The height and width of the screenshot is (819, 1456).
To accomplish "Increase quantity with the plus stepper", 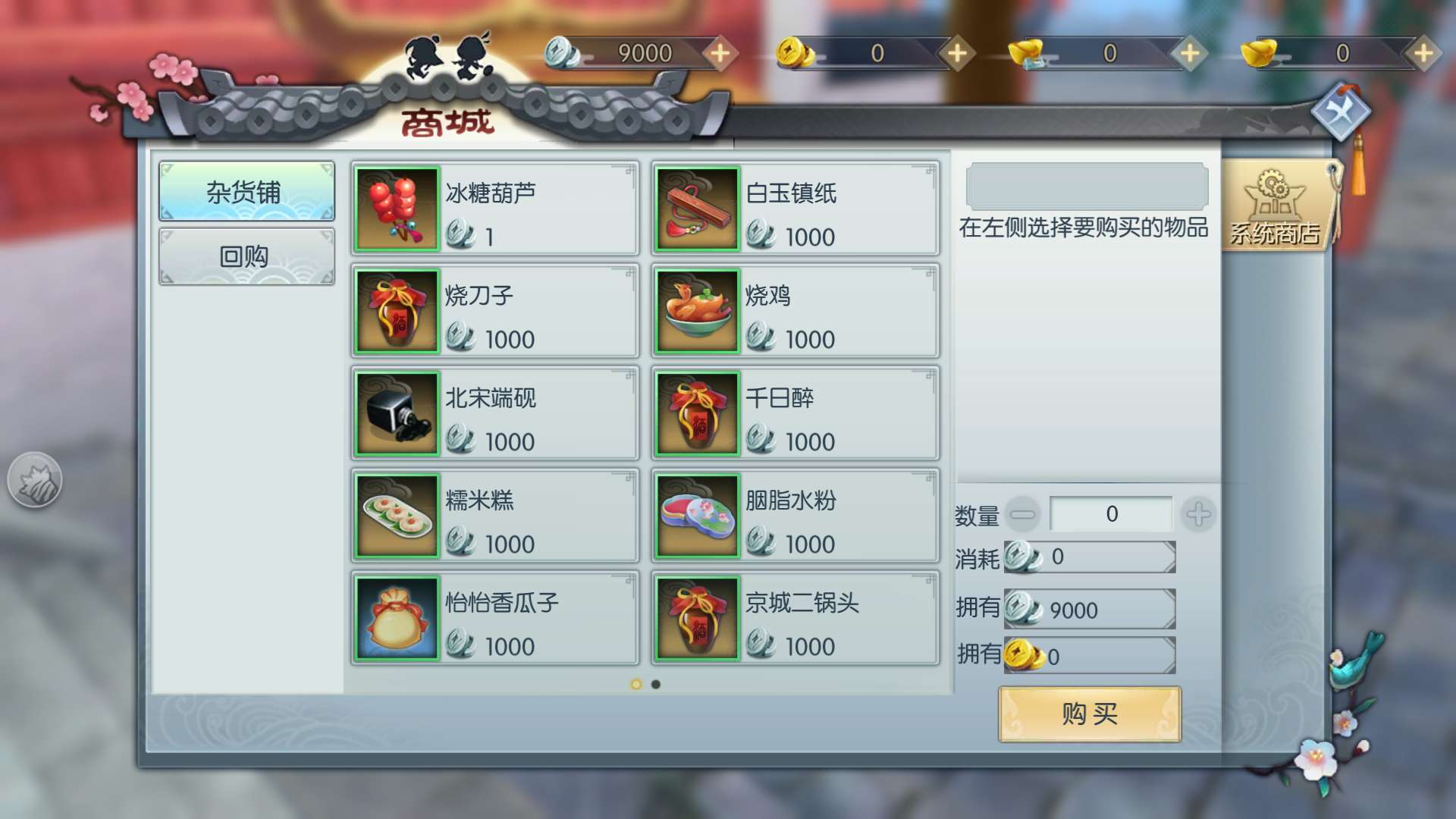I will pyautogui.click(x=1198, y=513).
